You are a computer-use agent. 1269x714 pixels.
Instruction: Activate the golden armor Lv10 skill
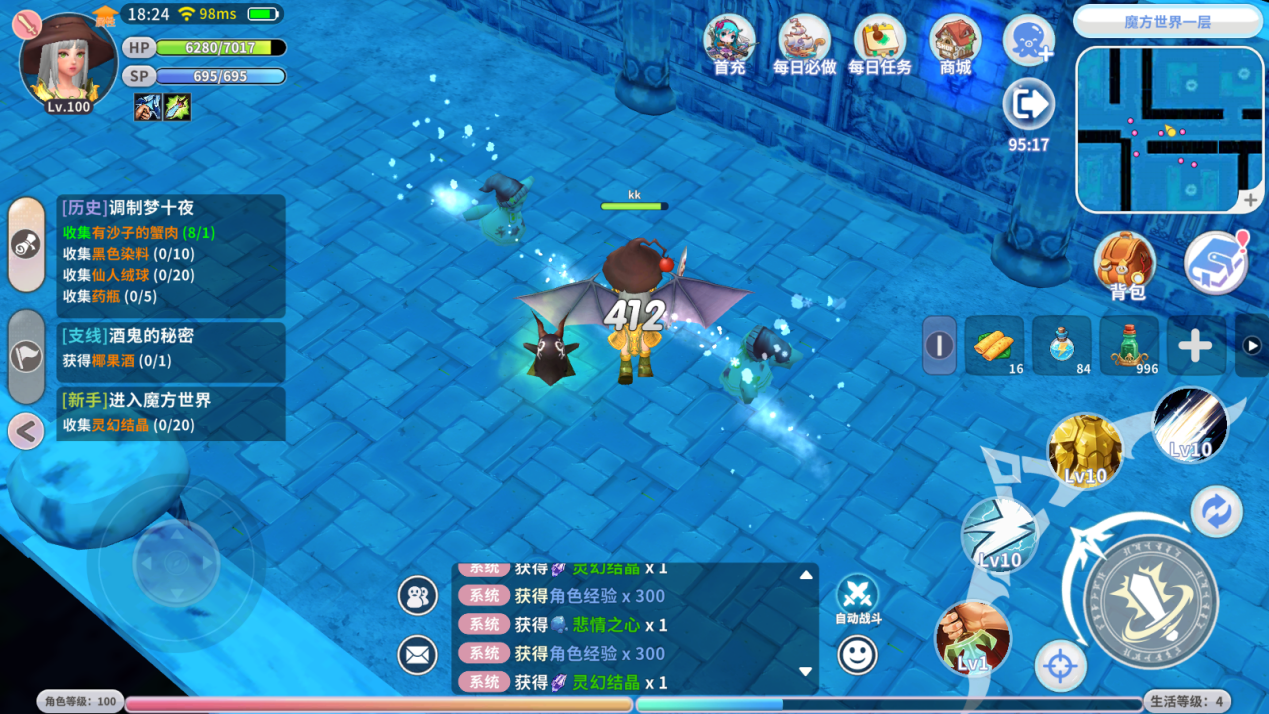(x=1085, y=452)
